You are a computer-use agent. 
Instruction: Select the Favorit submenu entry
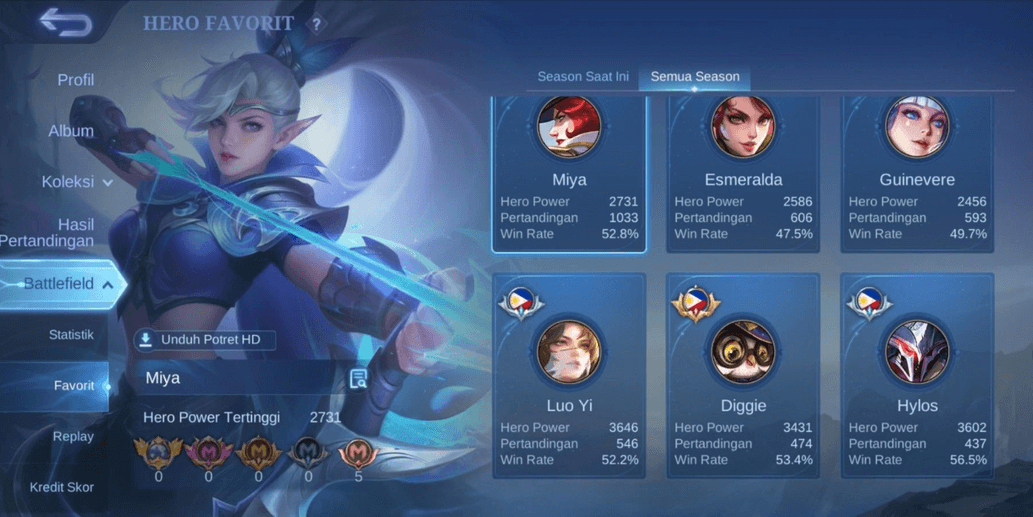pyautogui.click(x=74, y=386)
